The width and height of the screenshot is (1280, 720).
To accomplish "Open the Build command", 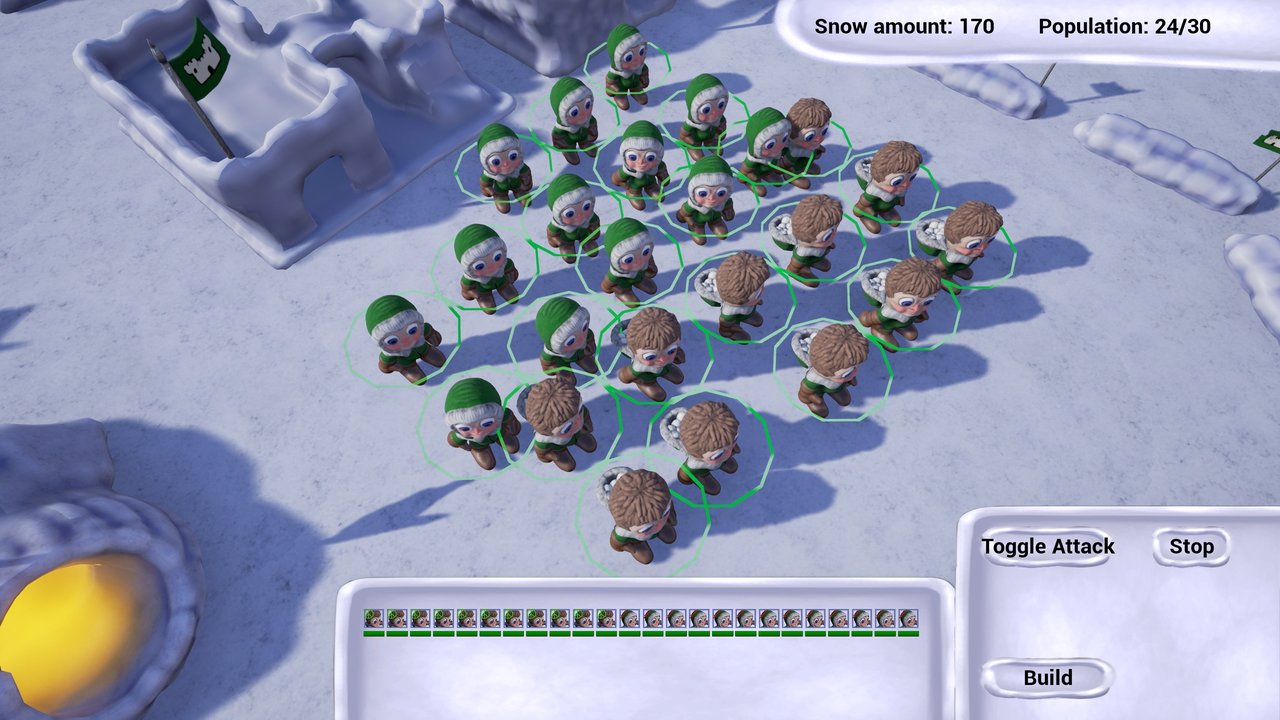I will pyautogui.click(x=1047, y=678).
